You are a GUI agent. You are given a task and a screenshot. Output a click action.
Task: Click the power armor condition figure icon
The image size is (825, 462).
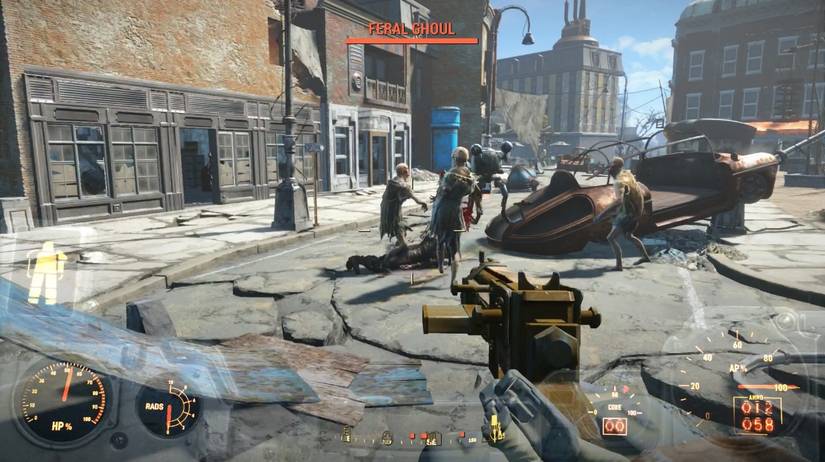pyautogui.click(x=46, y=272)
